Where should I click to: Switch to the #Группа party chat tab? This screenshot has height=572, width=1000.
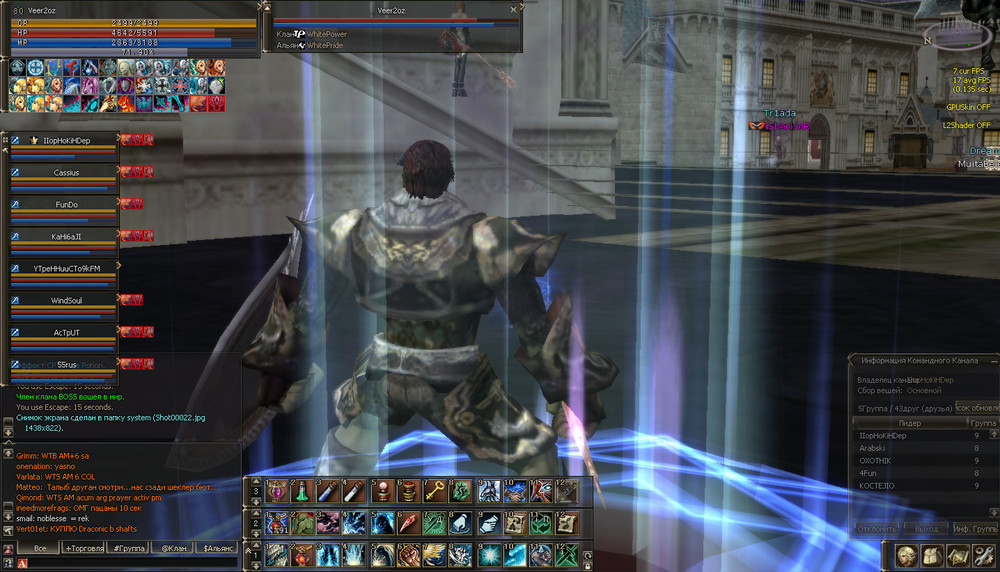coord(130,548)
